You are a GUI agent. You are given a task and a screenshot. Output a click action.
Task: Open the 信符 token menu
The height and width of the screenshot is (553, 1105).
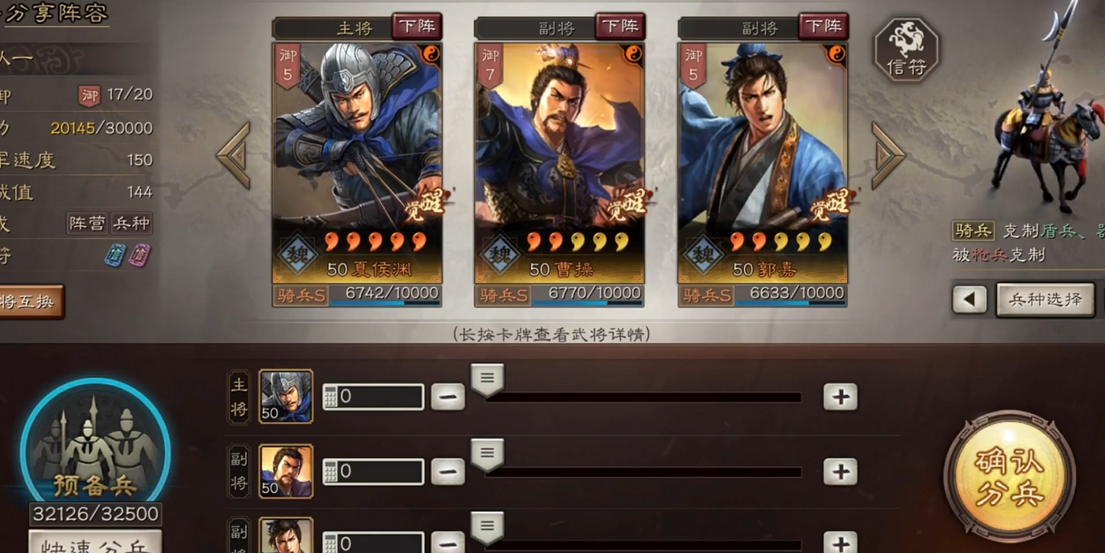907,51
